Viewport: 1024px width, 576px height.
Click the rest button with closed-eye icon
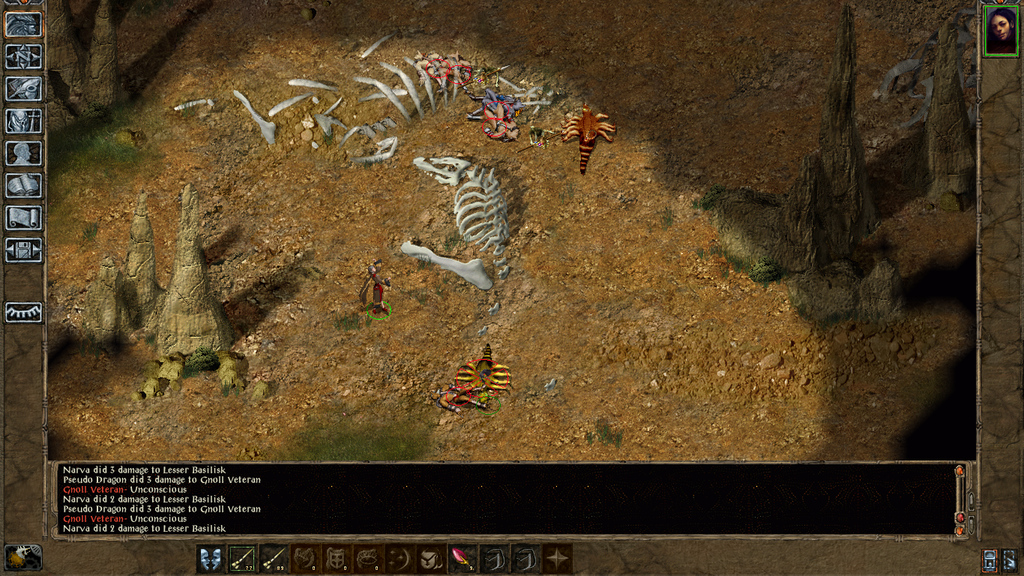coord(23,312)
